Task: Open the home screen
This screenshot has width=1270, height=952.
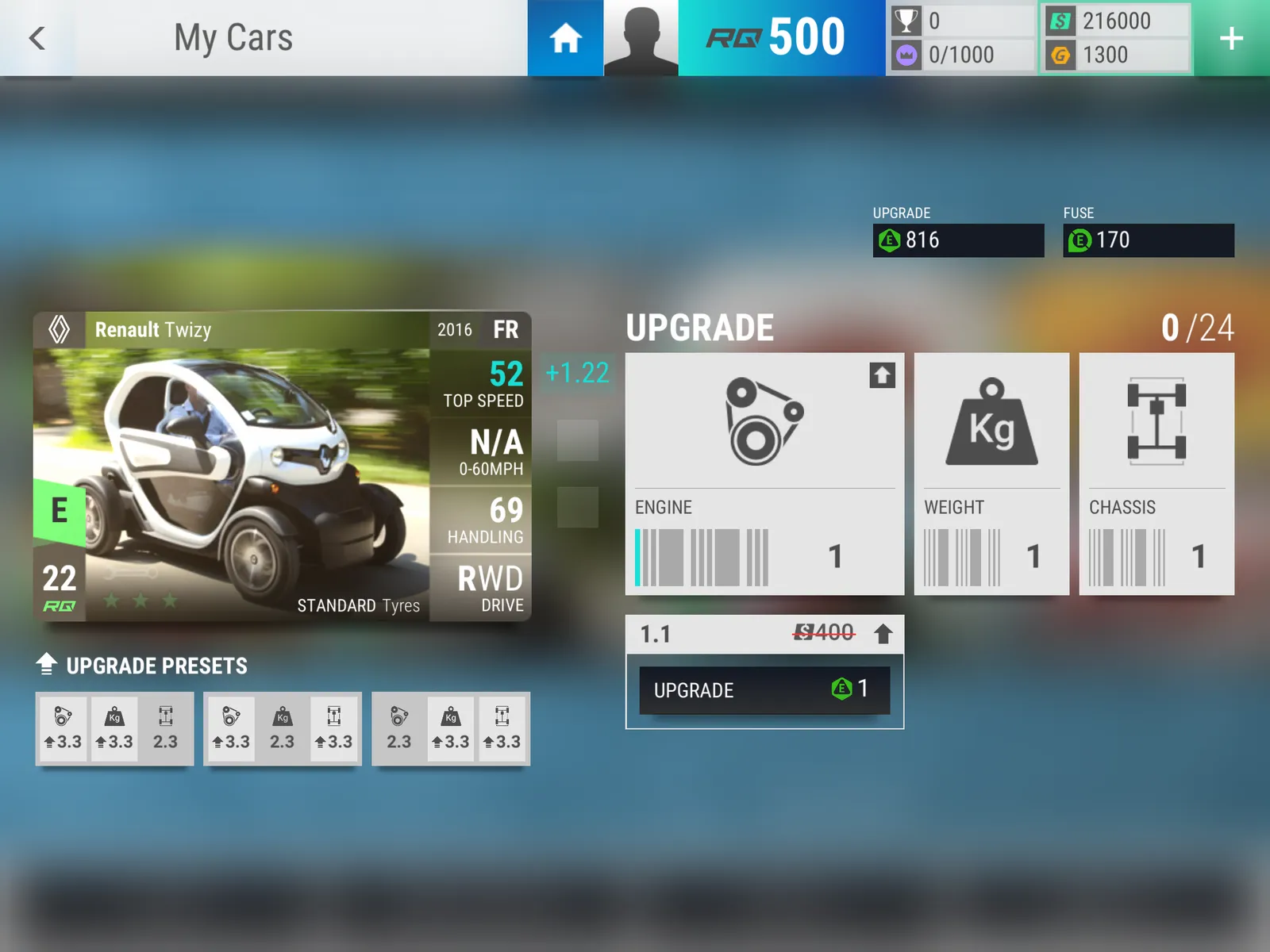Action: pyautogui.click(x=565, y=38)
